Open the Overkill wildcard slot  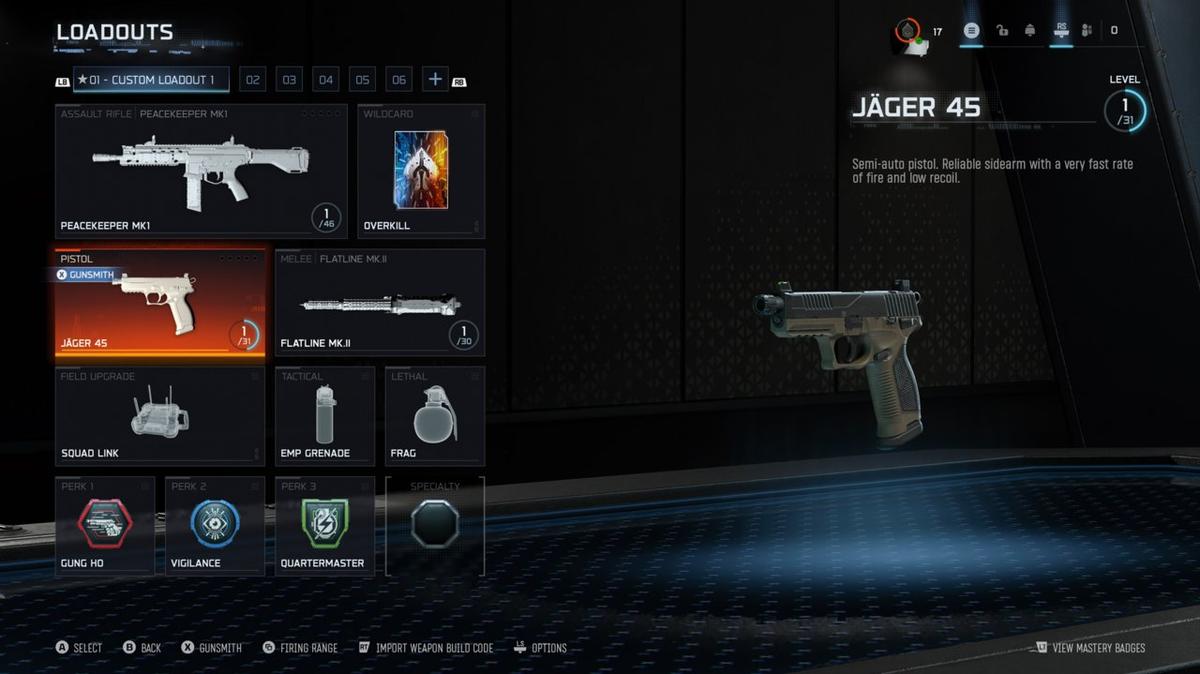coord(421,171)
